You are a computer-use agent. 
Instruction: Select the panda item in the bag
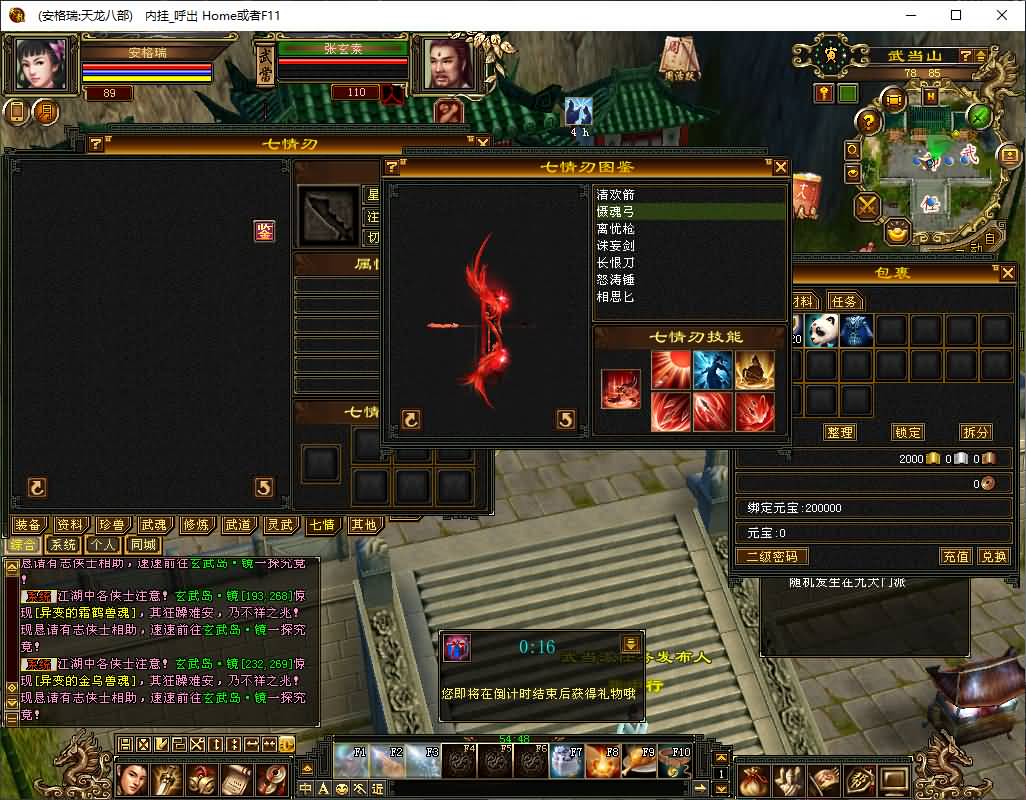823,329
